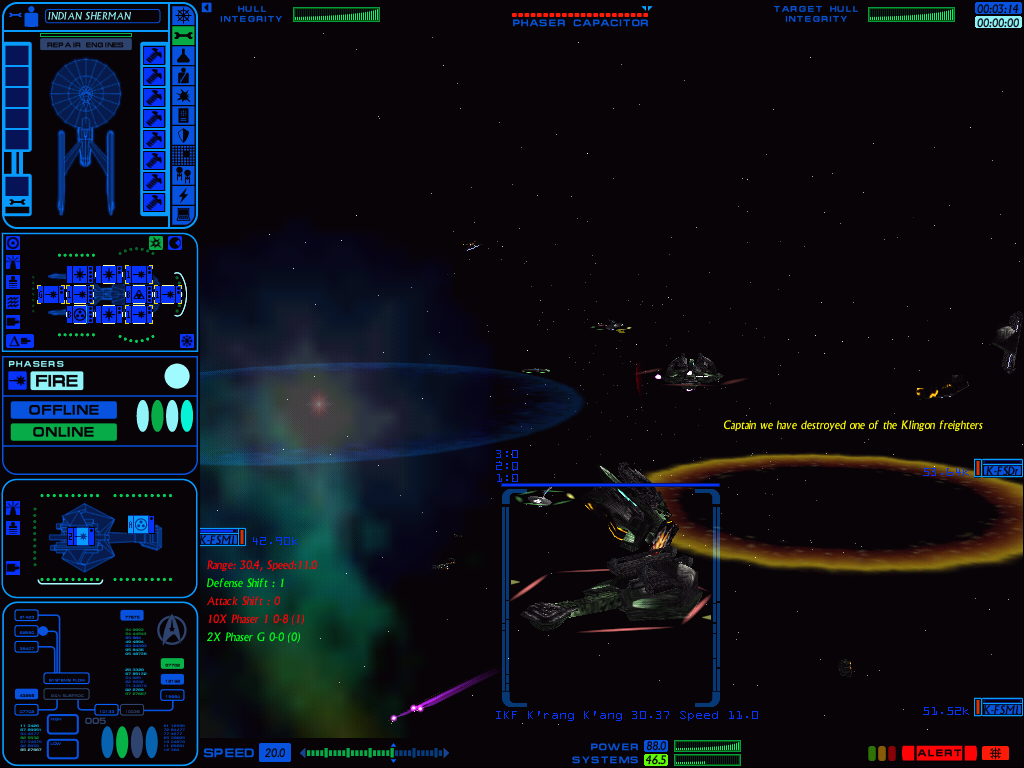
Task: Fire the phasers
Action: (x=57, y=380)
